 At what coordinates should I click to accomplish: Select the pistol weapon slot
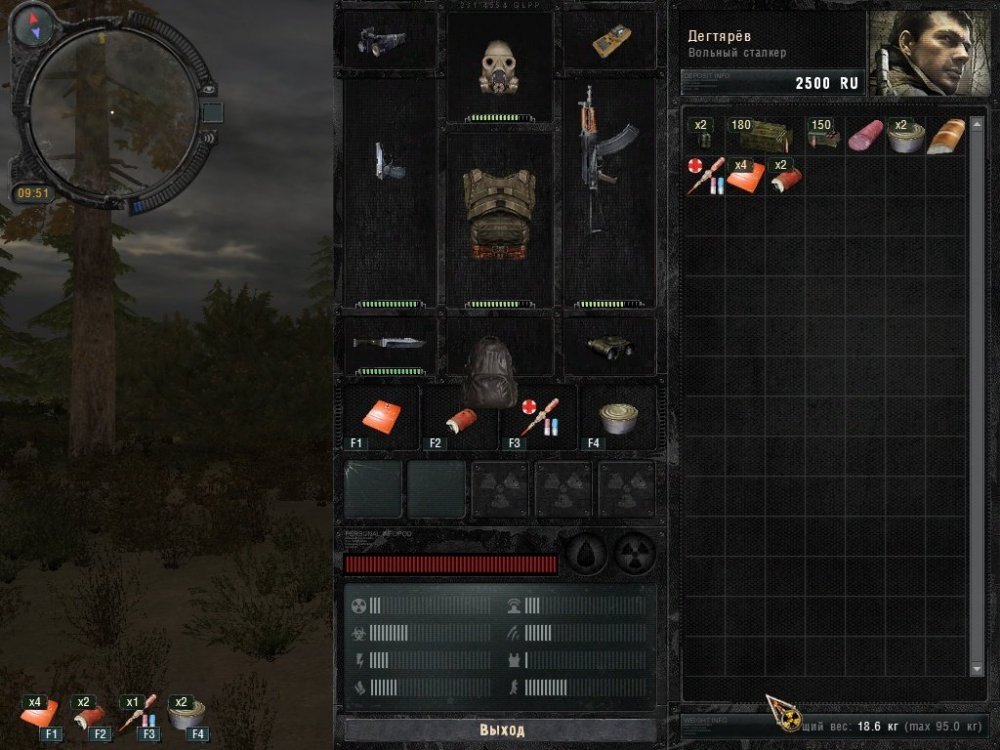390,162
